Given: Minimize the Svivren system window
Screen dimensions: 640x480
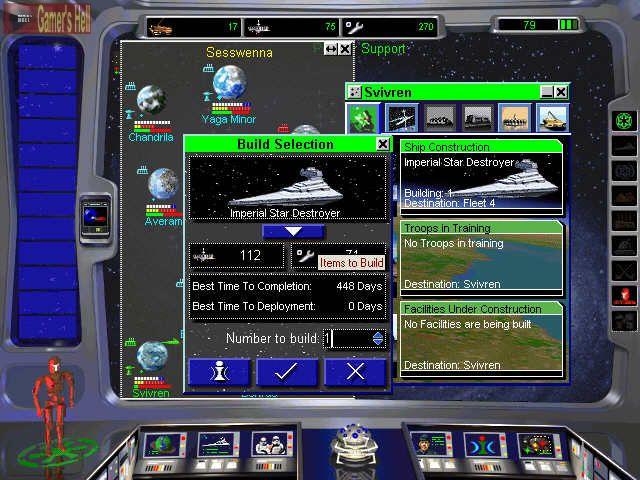Looking at the screenshot, I should (x=546, y=91).
